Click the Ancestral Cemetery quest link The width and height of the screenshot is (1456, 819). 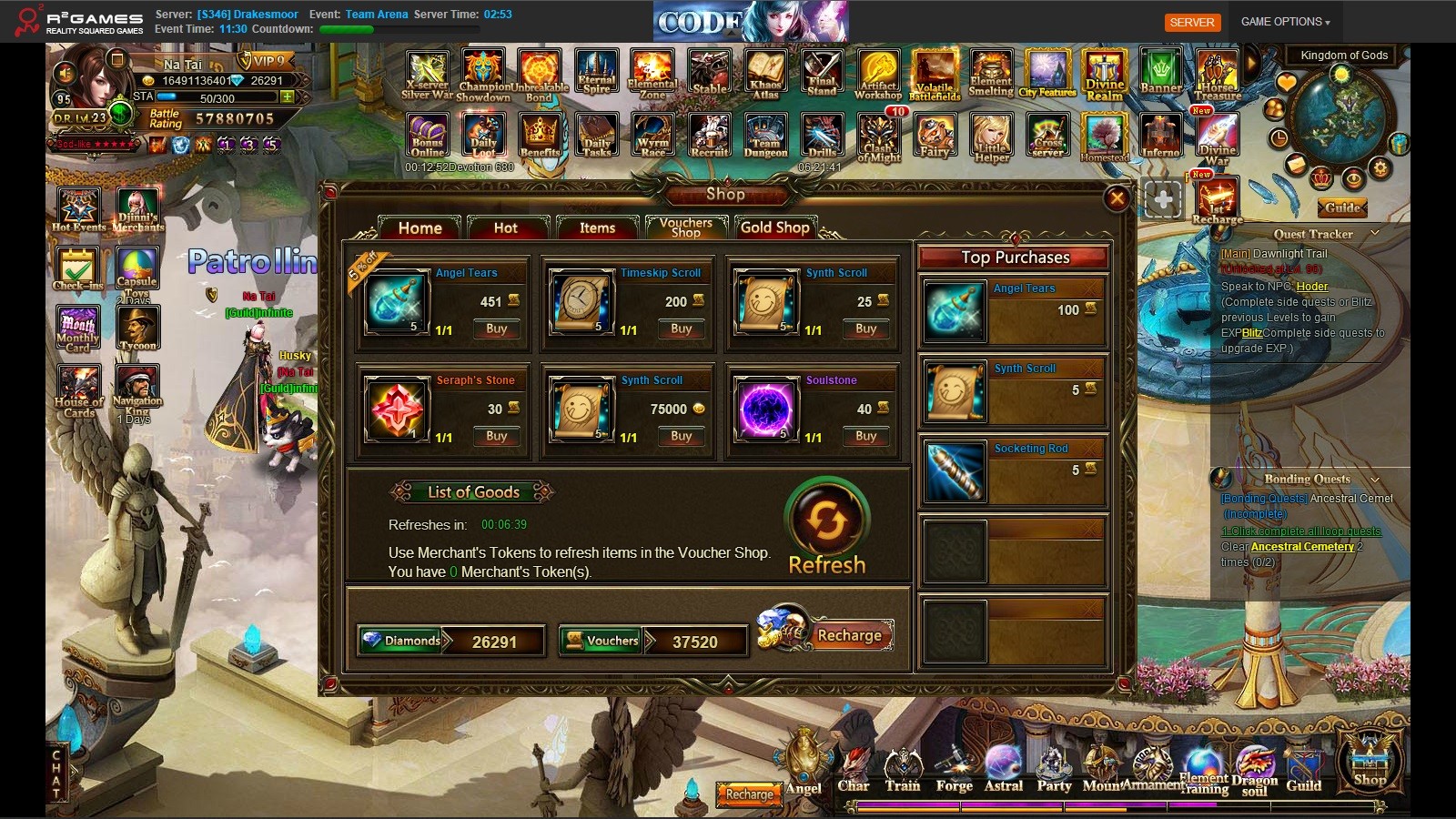1302,547
